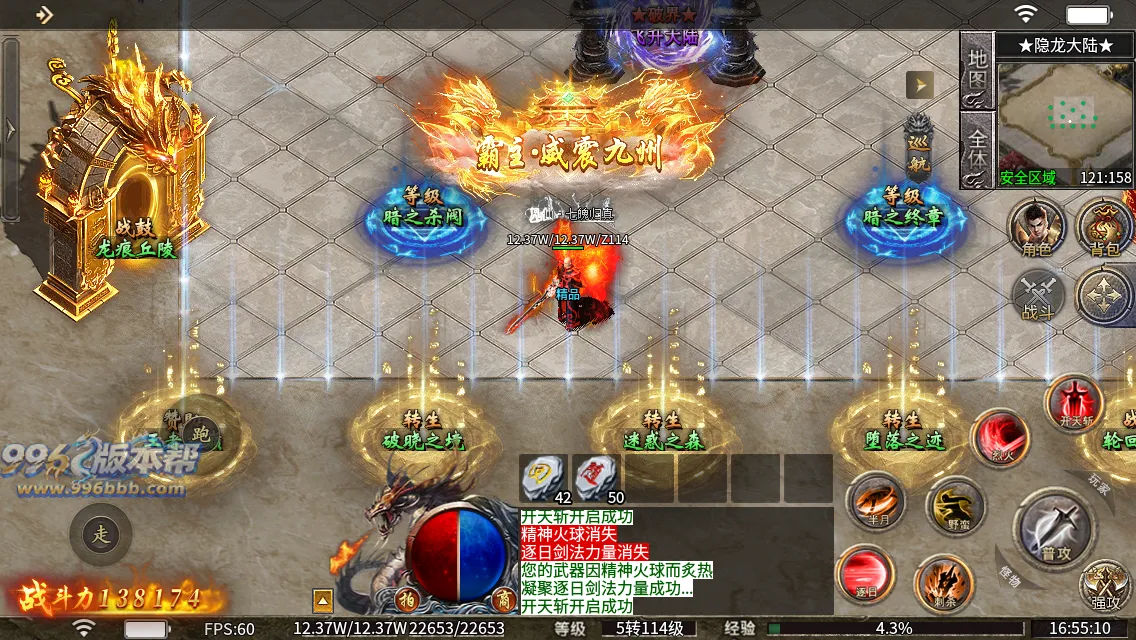Select the 走 walk mode button

[100, 533]
